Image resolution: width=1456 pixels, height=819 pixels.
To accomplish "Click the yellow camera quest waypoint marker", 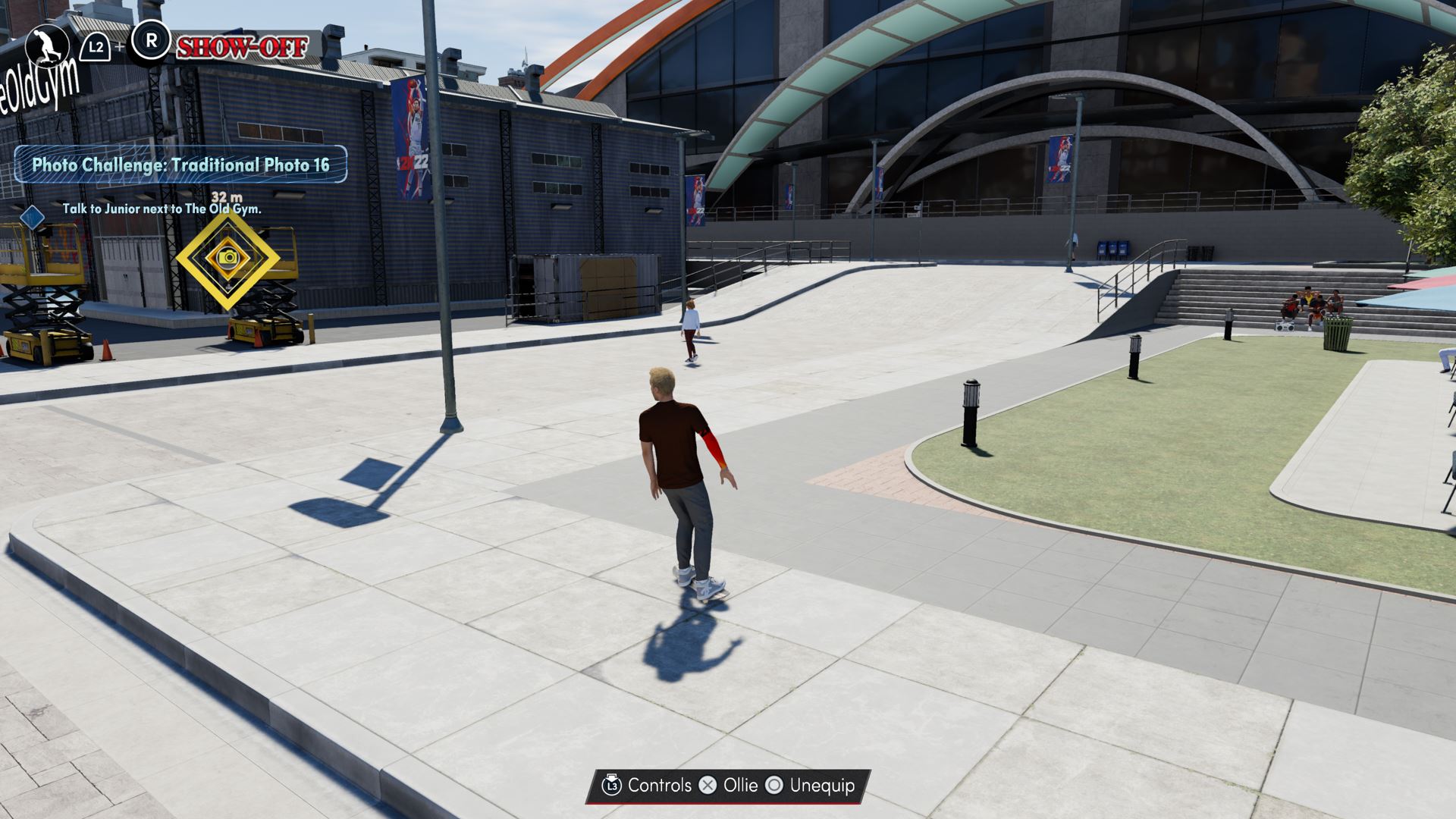I will (227, 258).
